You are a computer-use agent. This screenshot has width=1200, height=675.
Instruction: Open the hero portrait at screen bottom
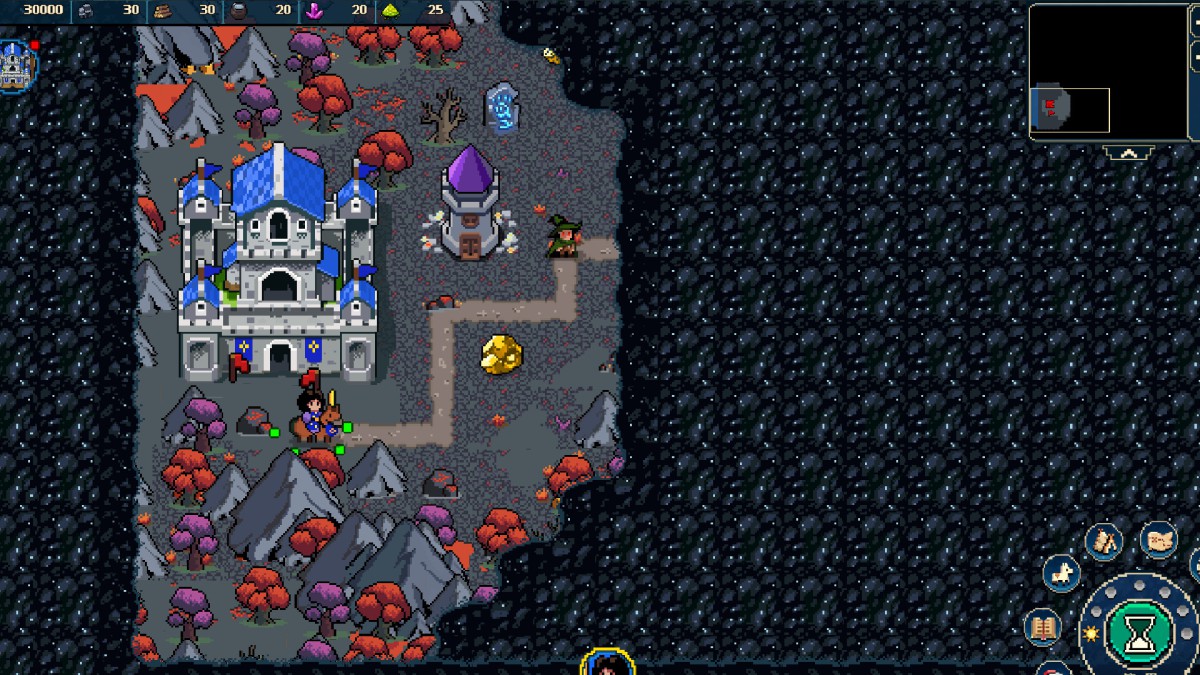pos(608,663)
